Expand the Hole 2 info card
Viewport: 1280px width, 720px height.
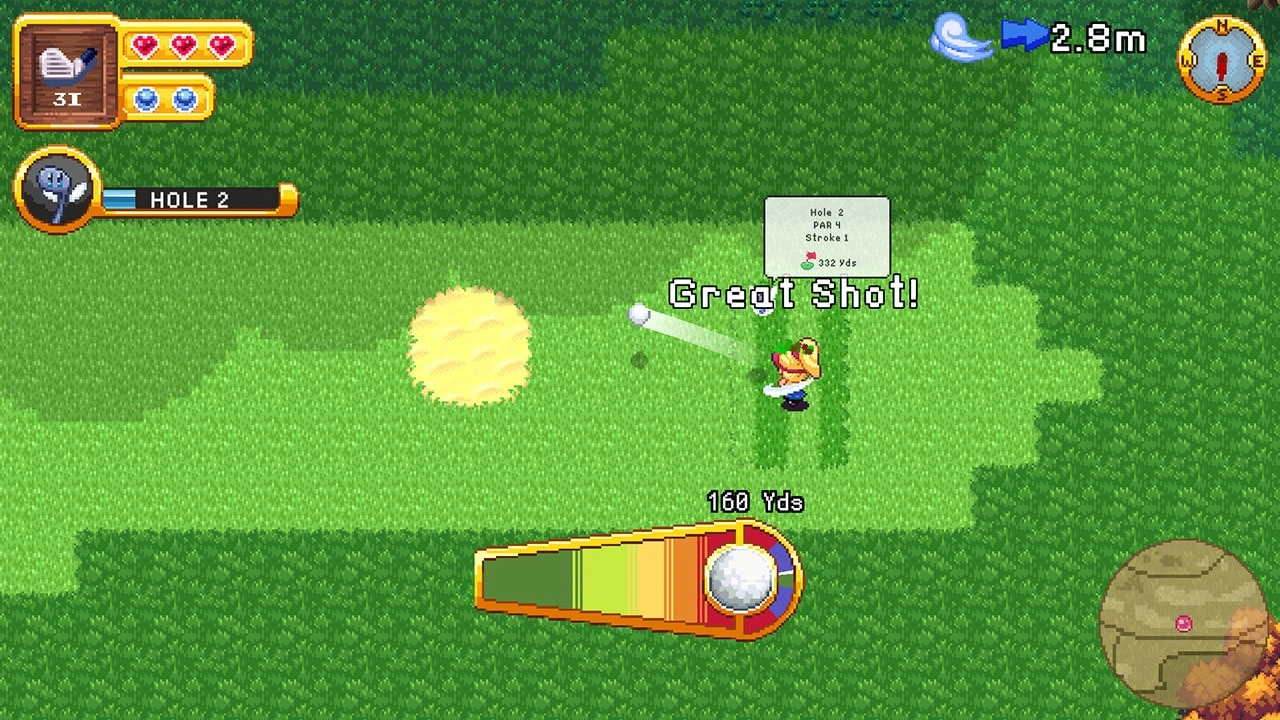[x=827, y=237]
